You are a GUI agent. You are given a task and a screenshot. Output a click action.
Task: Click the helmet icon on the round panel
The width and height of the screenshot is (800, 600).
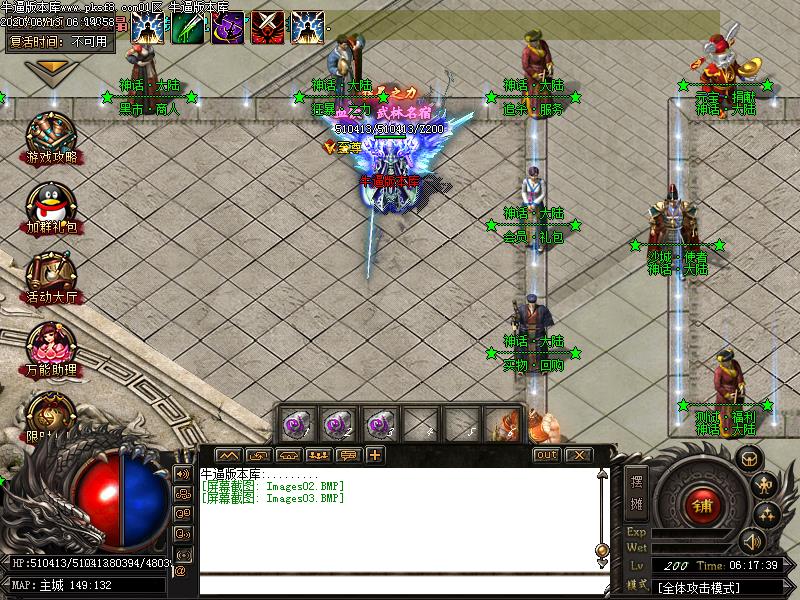749,459
